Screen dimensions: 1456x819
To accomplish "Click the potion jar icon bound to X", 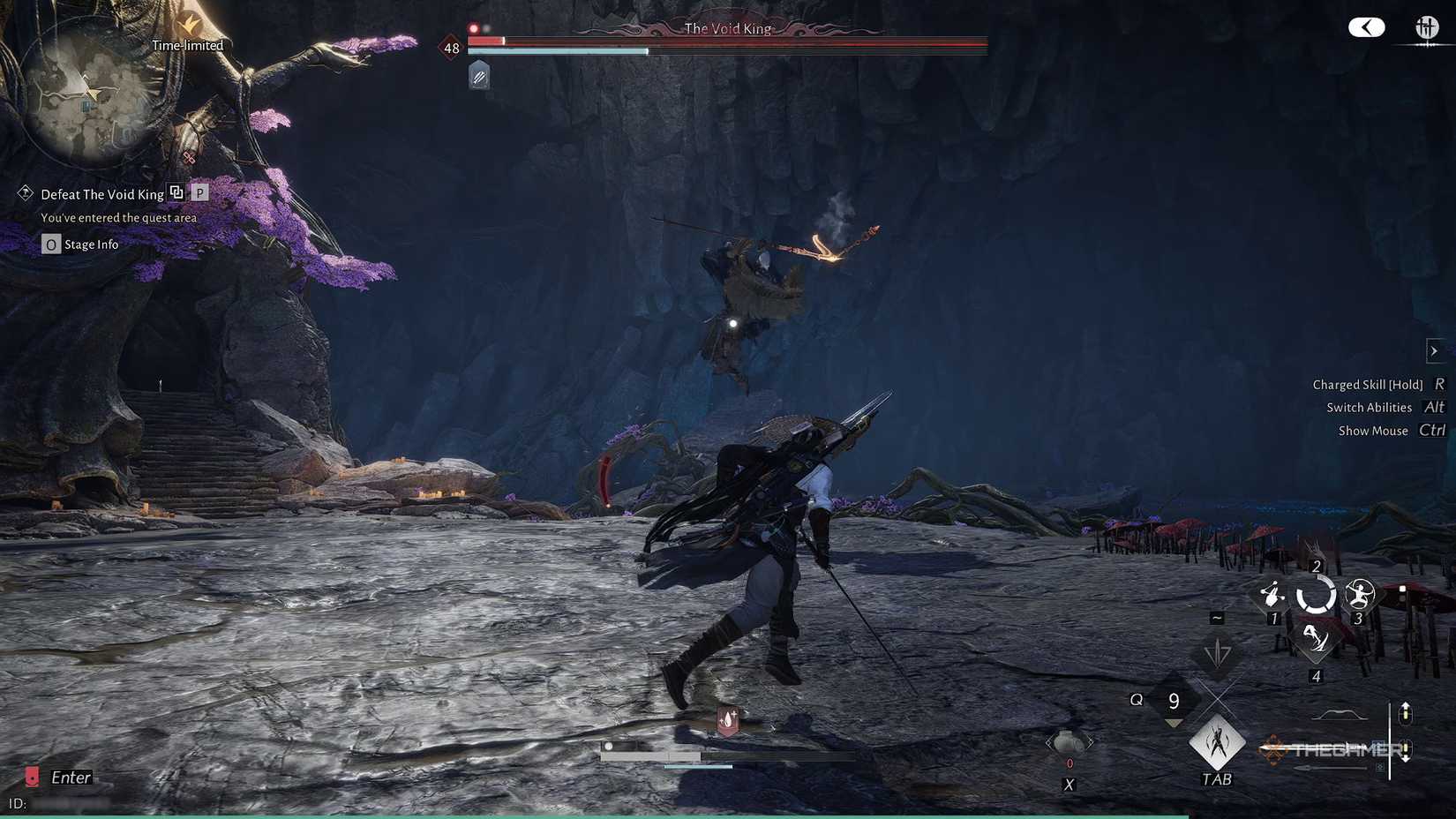I will pos(1069,741).
